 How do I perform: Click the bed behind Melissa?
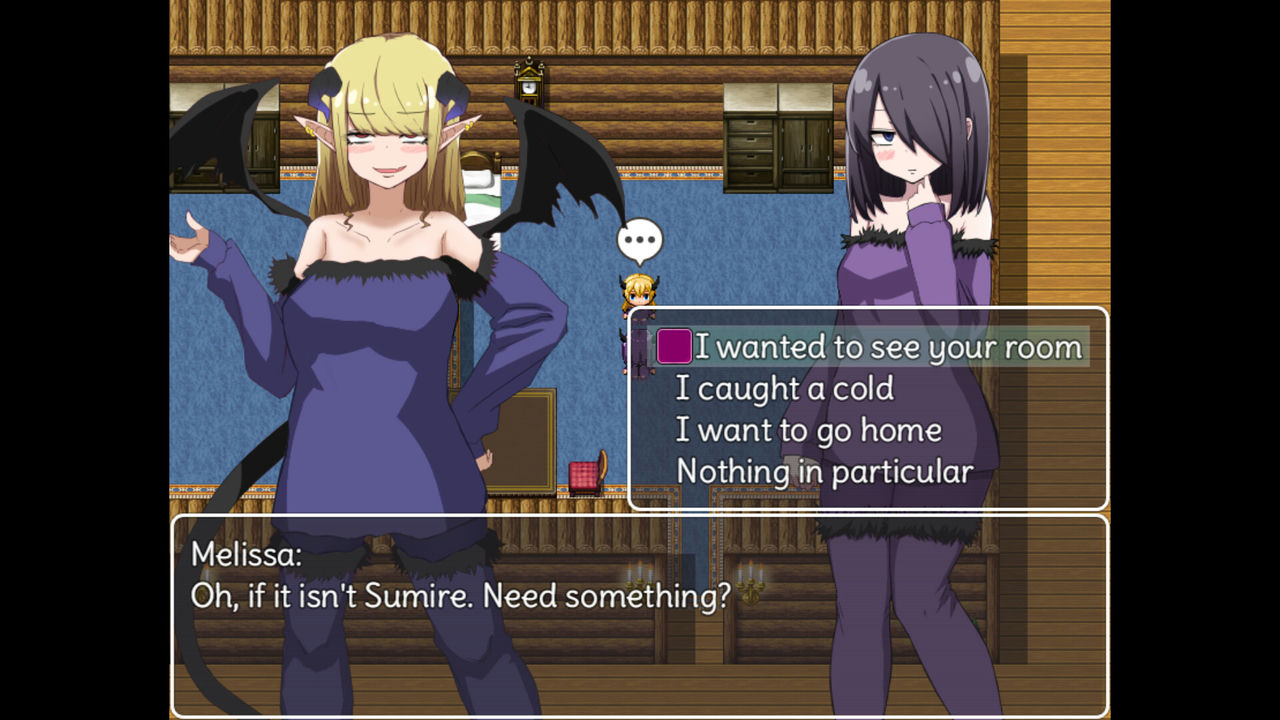pyautogui.click(x=482, y=190)
